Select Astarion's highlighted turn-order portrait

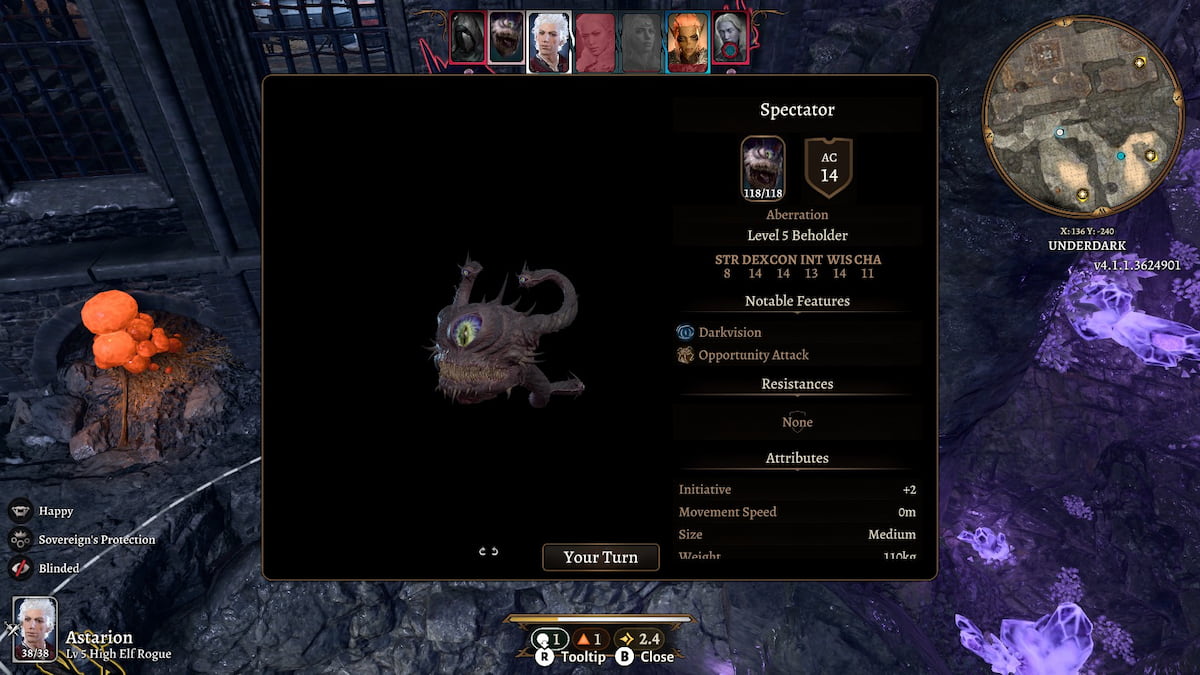click(x=548, y=41)
